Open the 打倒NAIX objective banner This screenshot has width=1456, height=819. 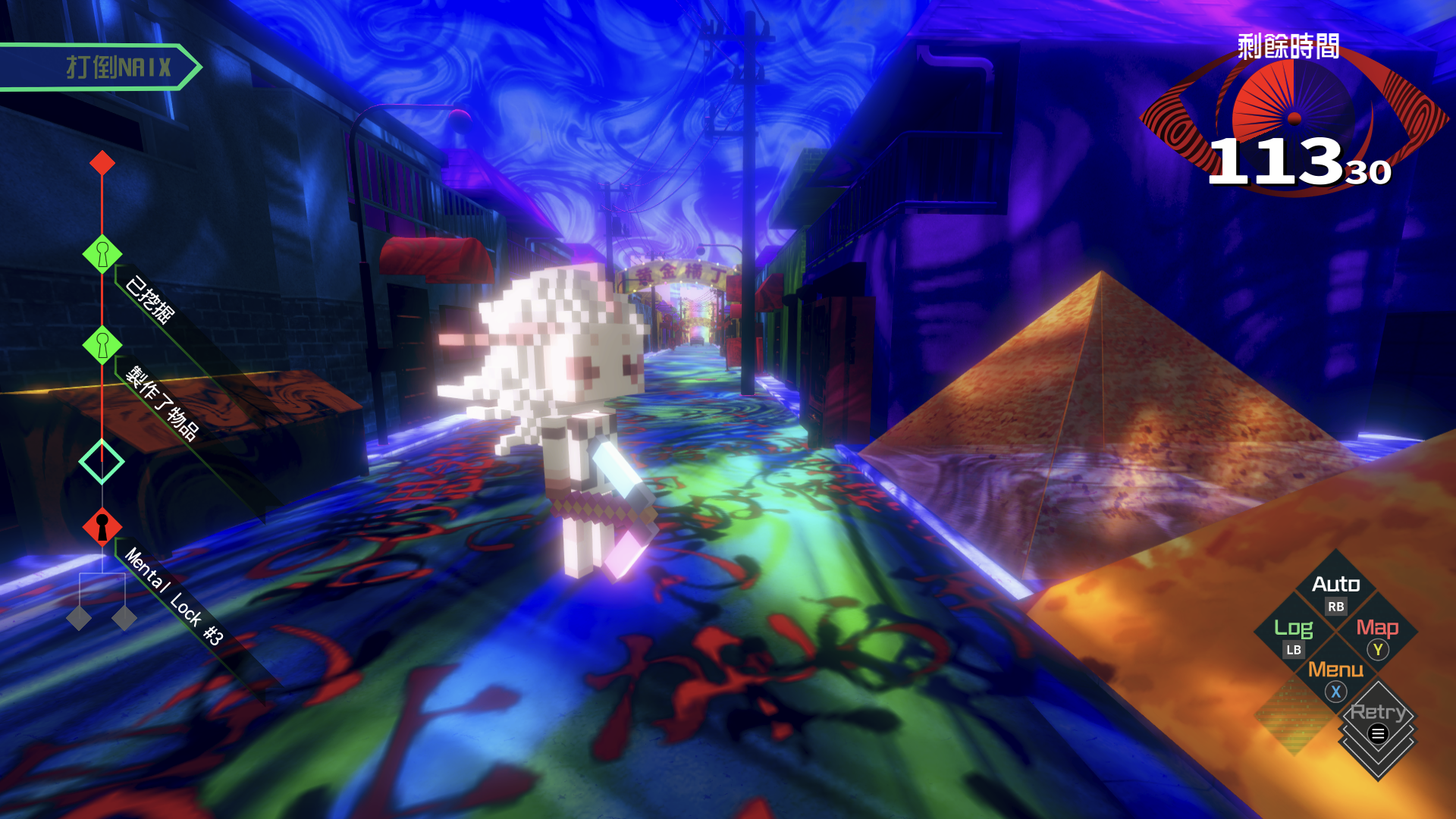point(99,67)
